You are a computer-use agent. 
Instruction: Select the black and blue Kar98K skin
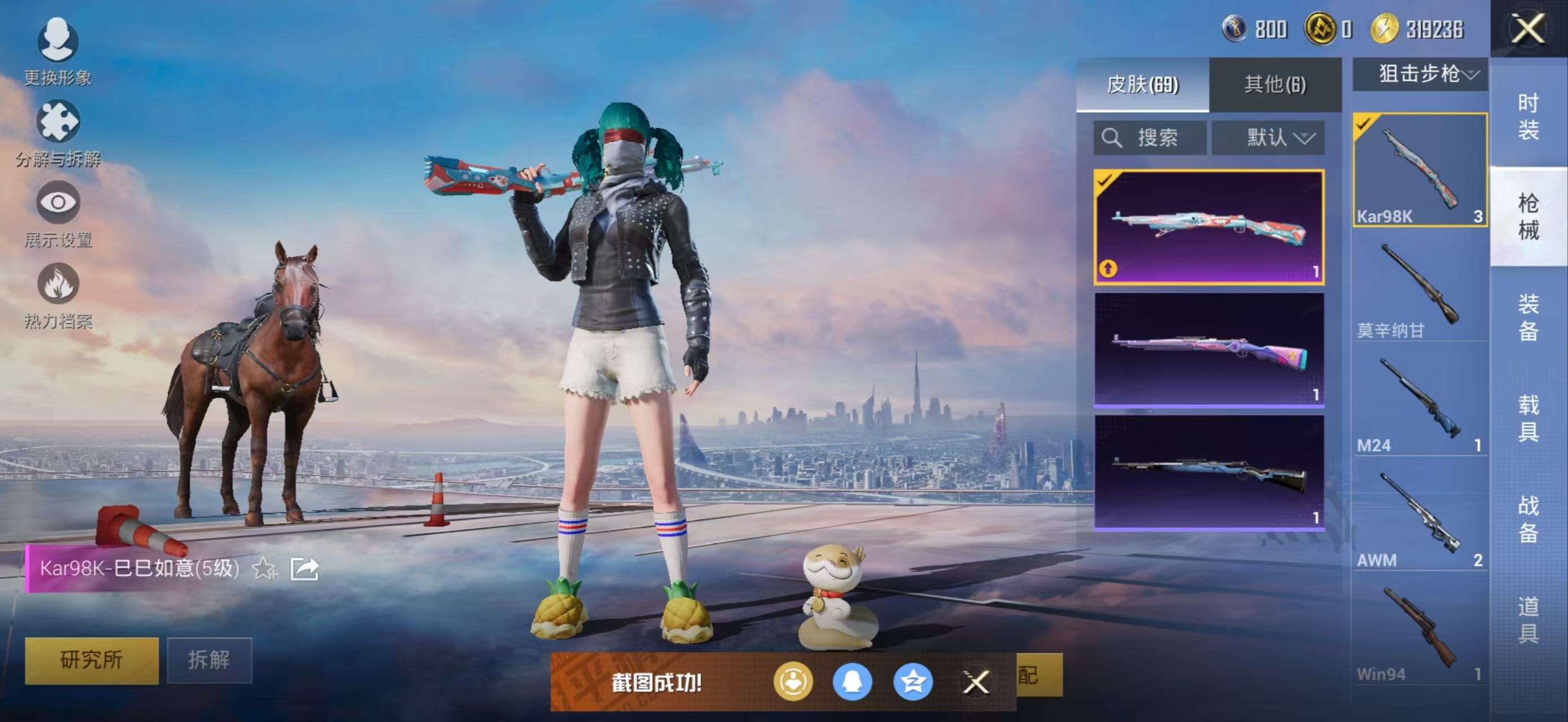click(x=1209, y=472)
